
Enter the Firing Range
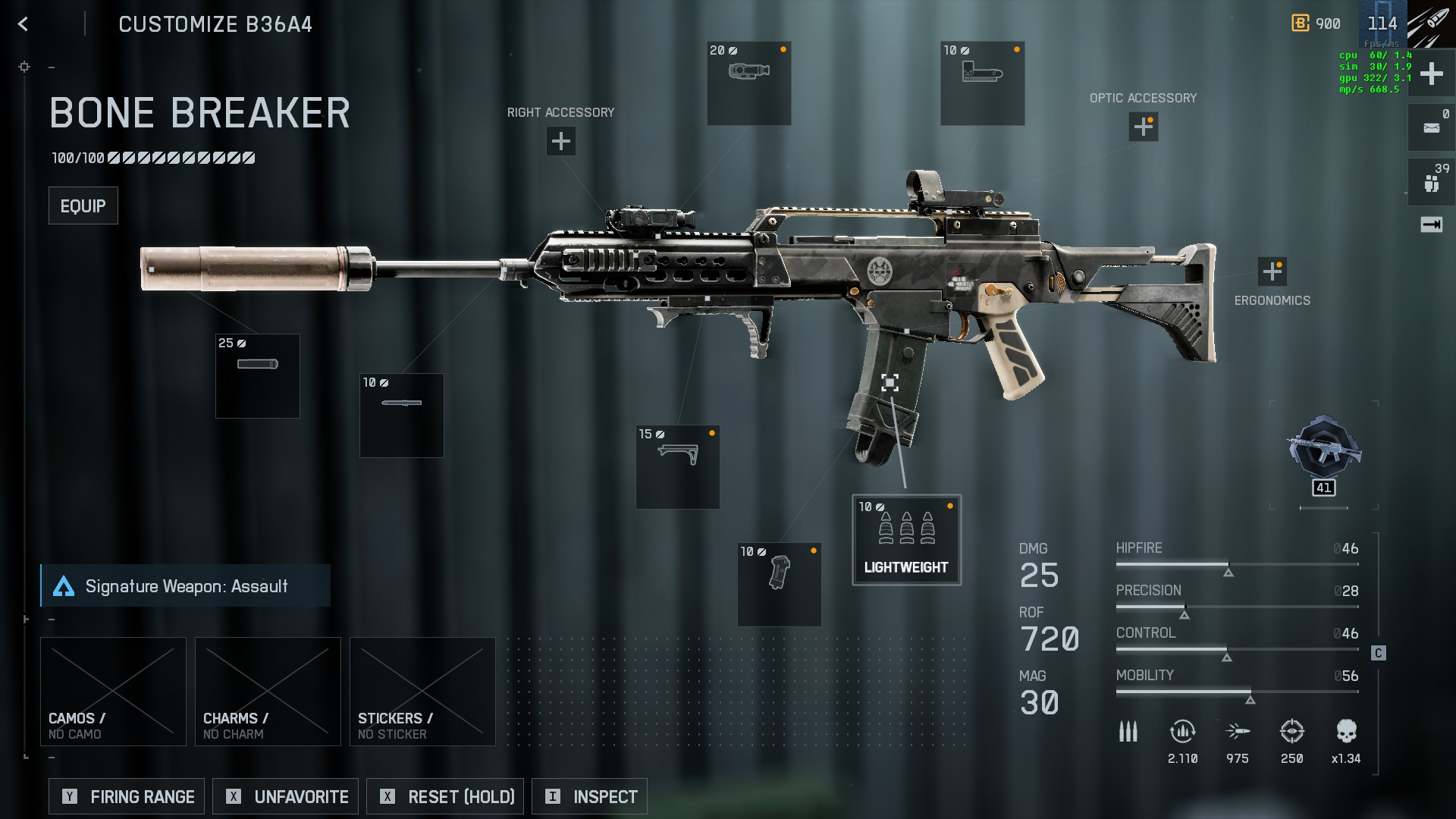pos(127,796)
